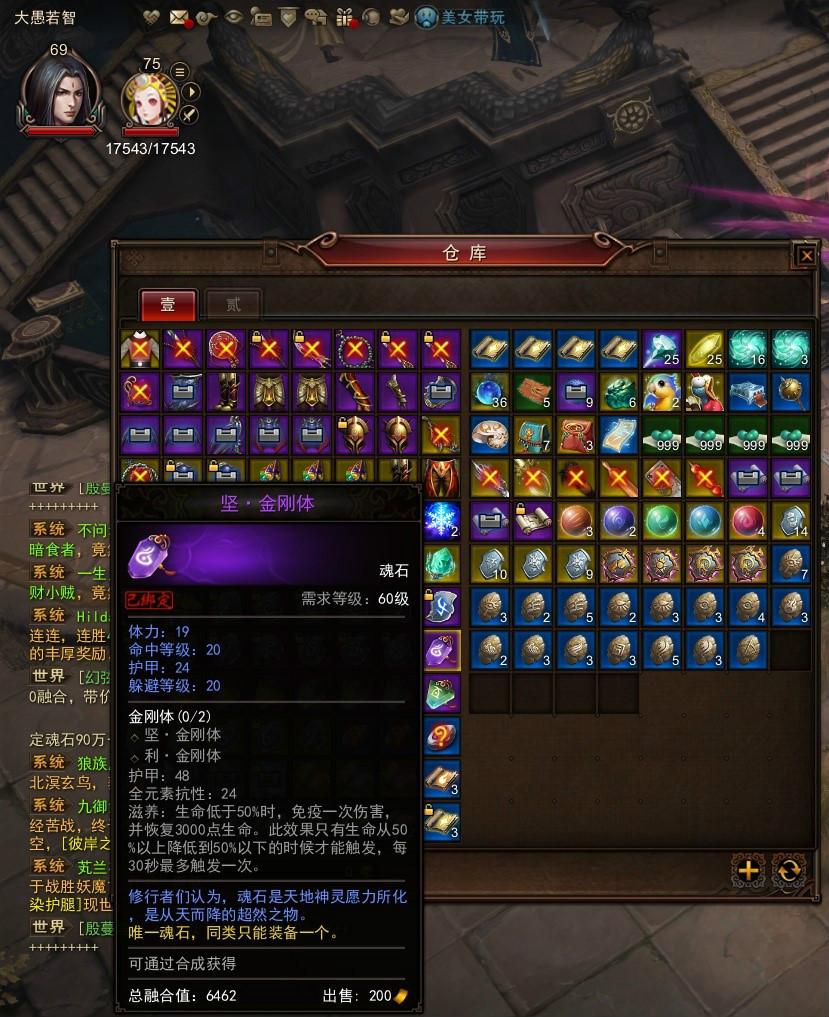The width and height of the screenshot is (829, 1017).
Task: Select the level 75 companion portrait
Action: coord(150,100)
